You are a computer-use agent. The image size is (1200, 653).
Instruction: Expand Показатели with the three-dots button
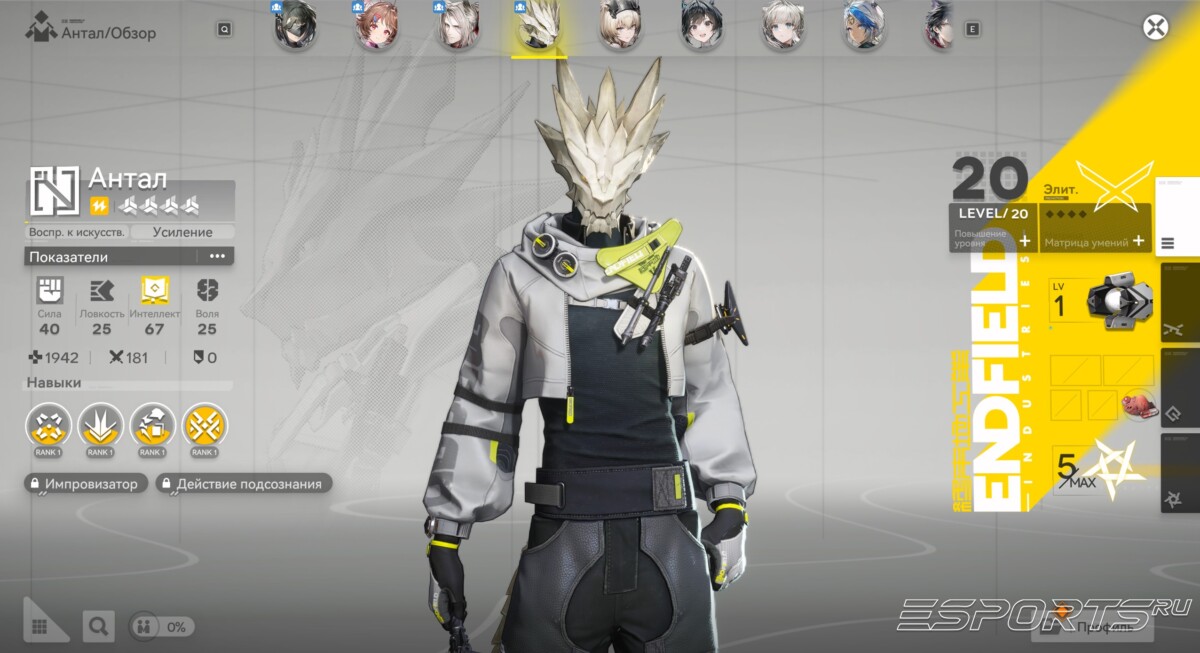pyautogui.click(x=217, y=257)
